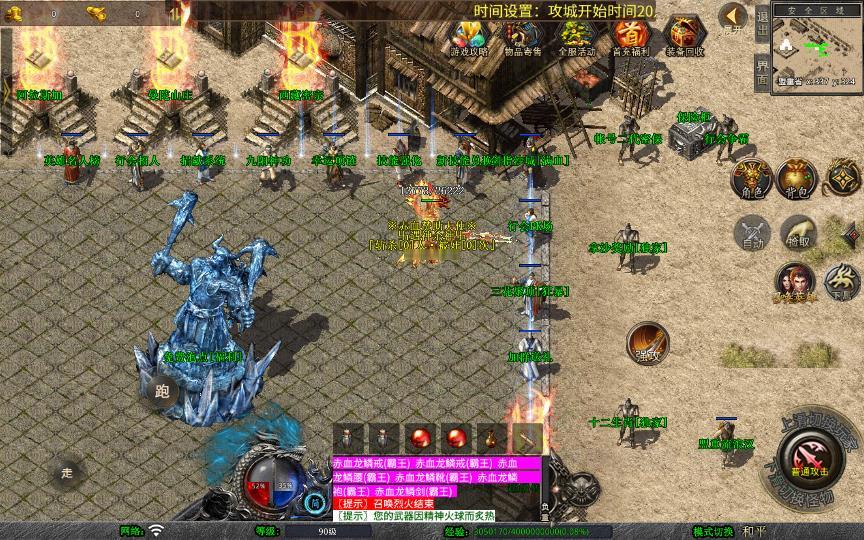Tap the 拾取 pickup button
Viewport: 864px width, 540px height.
pos(797,232)
